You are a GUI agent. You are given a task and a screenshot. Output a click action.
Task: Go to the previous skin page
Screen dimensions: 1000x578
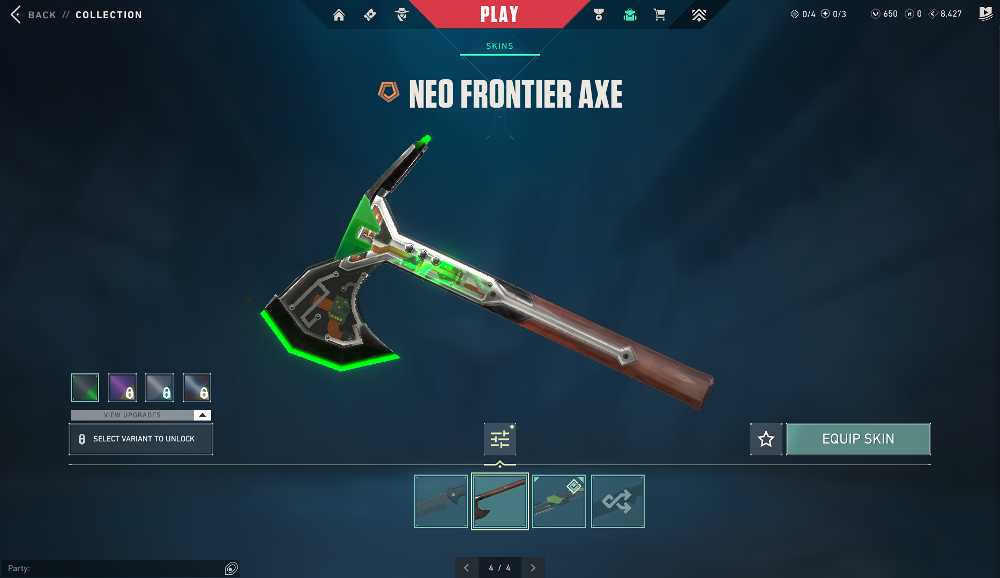pos(466,568)
